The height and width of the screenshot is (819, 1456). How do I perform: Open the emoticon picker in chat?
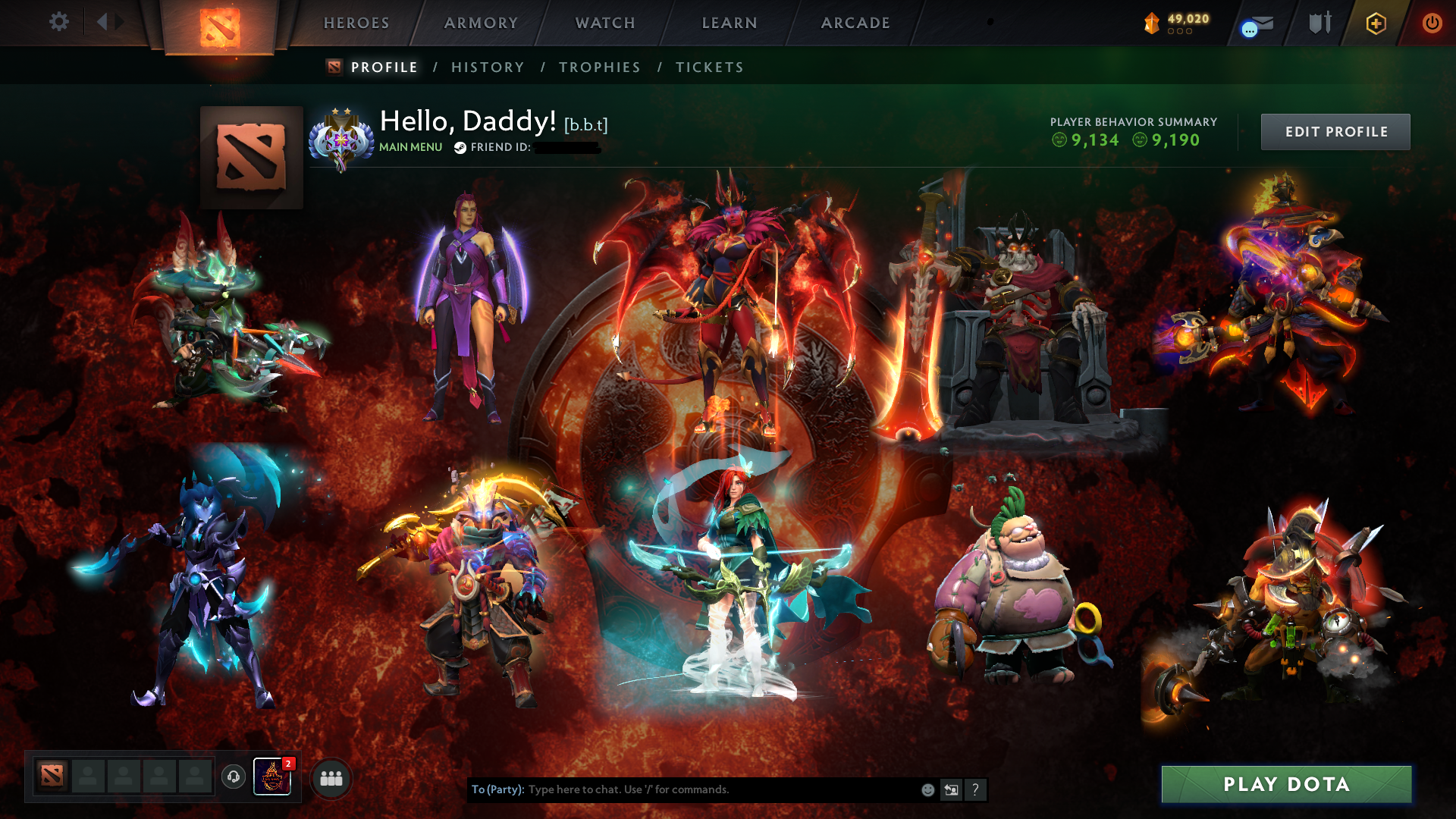click(927, 789)
